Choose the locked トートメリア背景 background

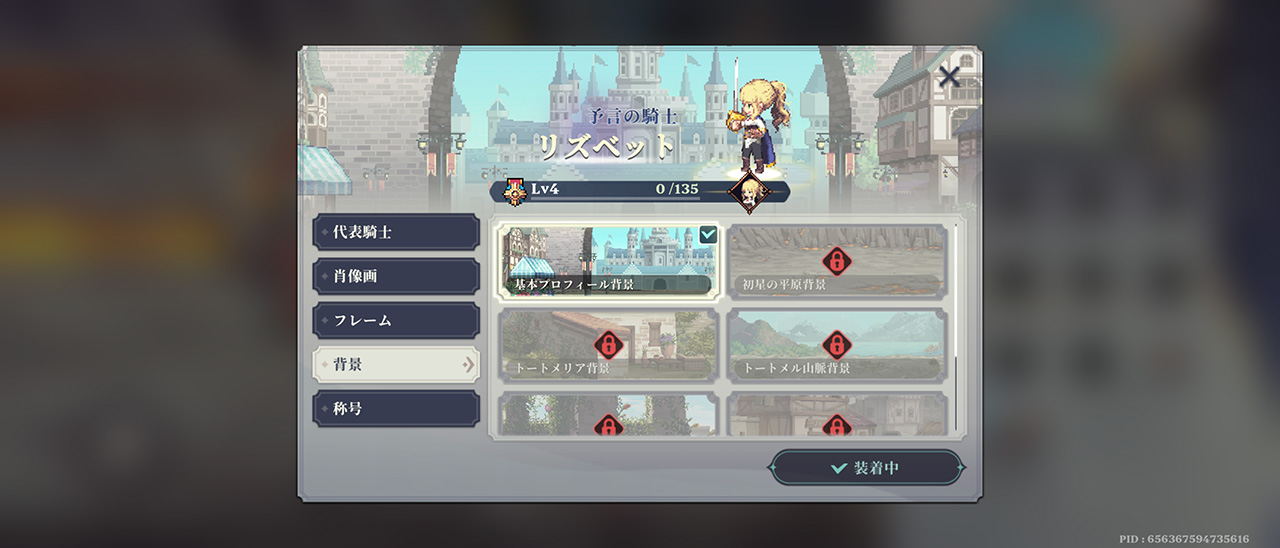(x=608, y=345)
